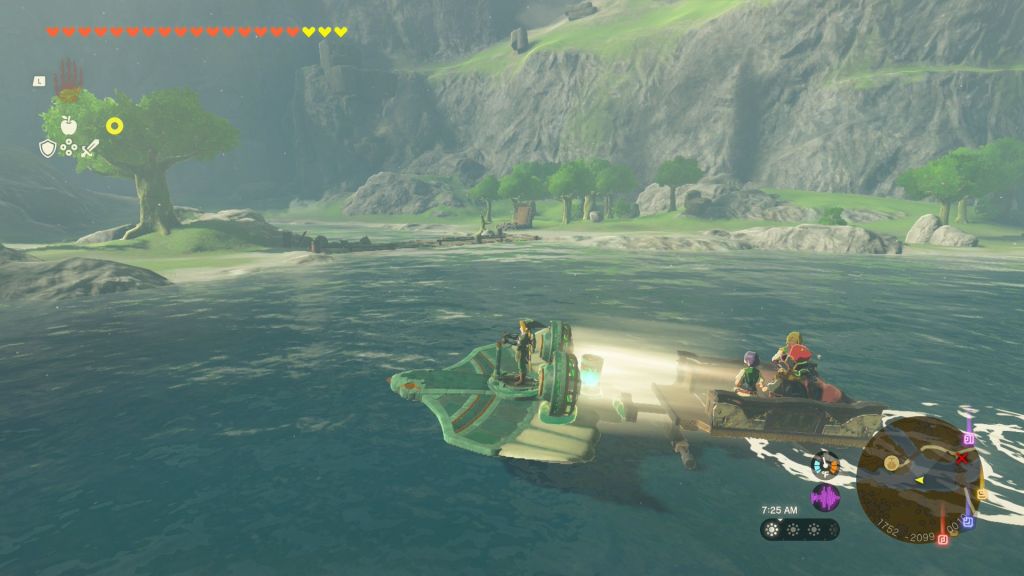Select the sword weapon quick-select icon
This screenshot has height=576, width=1024.
(90, 148)
